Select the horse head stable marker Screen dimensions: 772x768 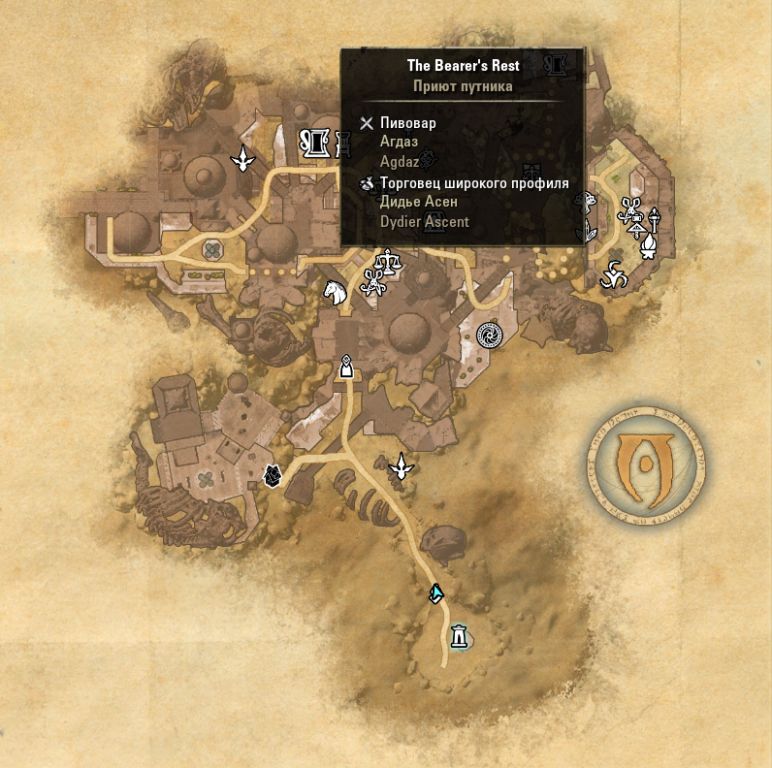coord(334,291)
